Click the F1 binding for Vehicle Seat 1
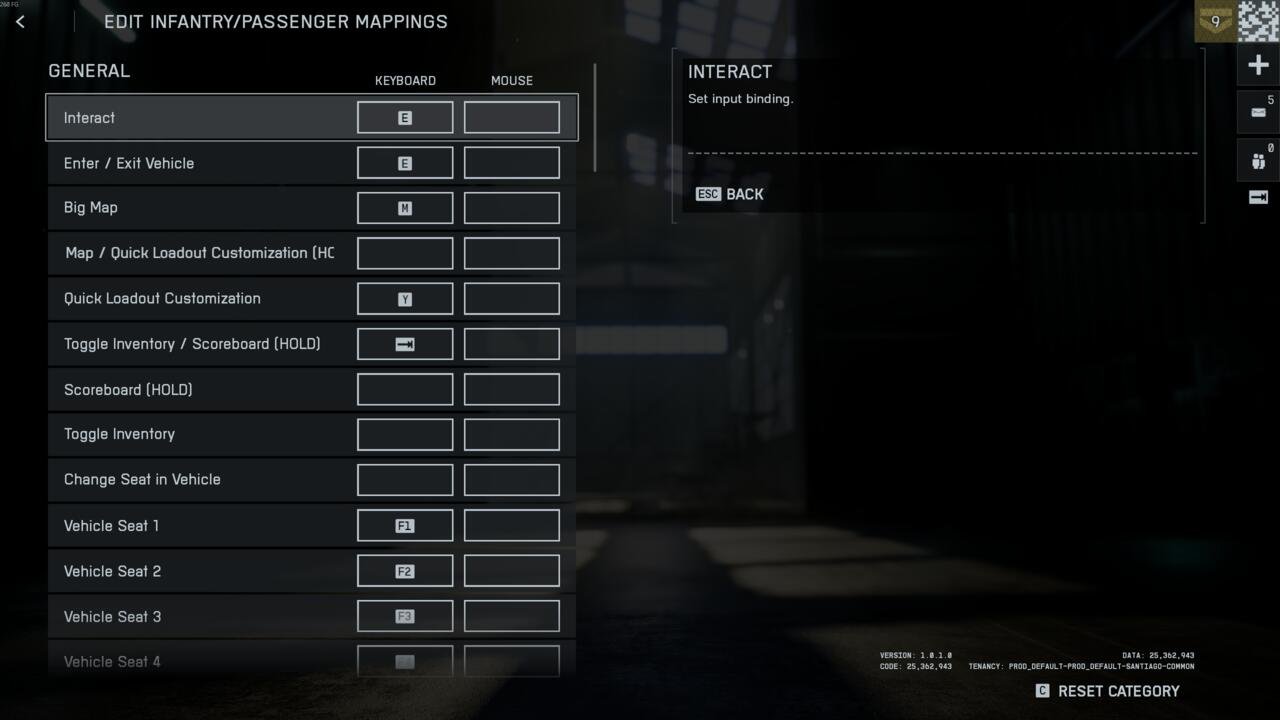Screen dimensions: 1280x720 click(404, 525)
